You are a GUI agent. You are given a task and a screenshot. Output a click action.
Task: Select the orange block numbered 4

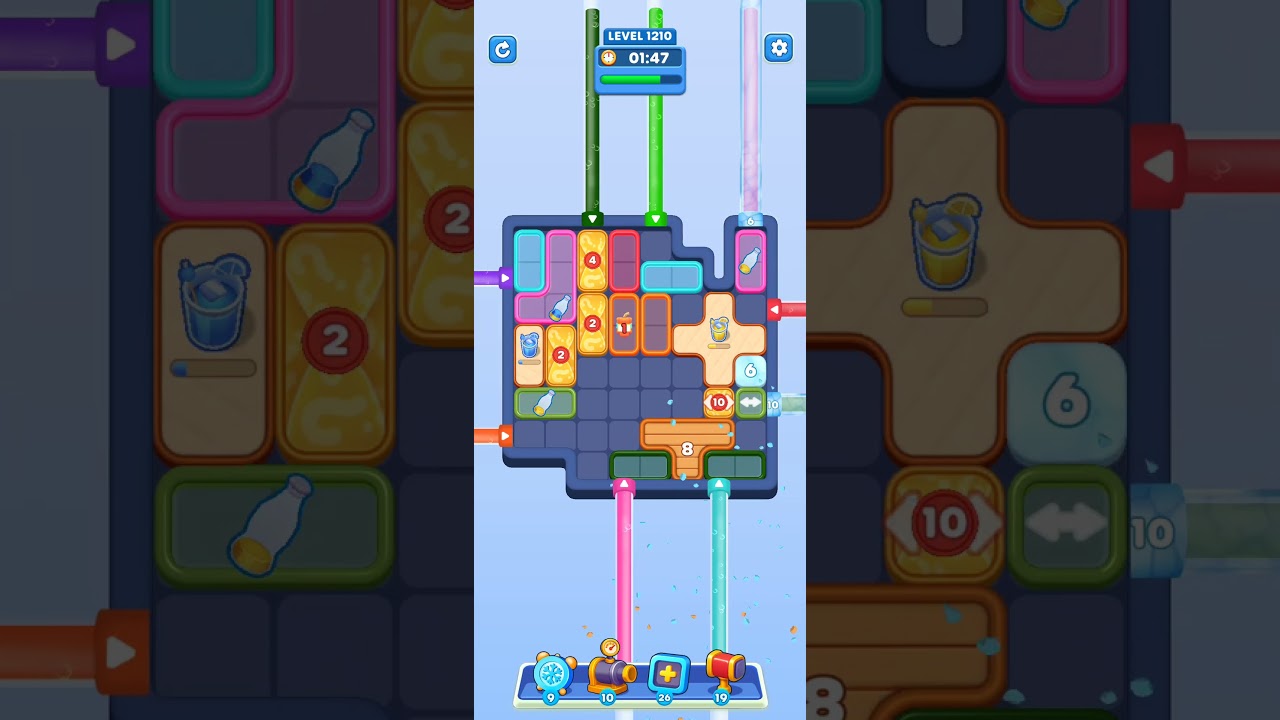coord(592,258)
